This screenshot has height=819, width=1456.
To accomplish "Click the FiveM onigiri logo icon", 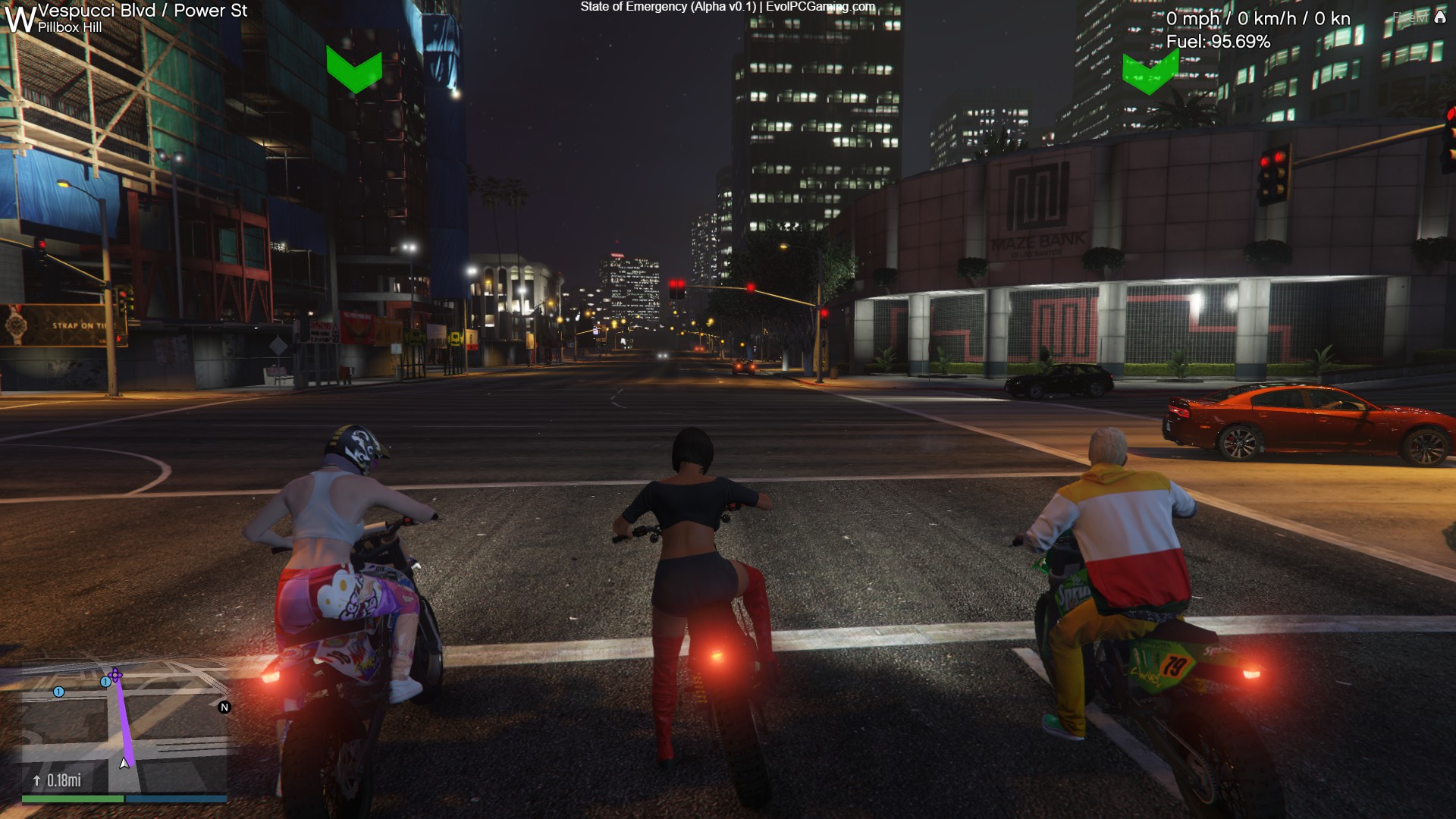I will (x=1440, y=17).
